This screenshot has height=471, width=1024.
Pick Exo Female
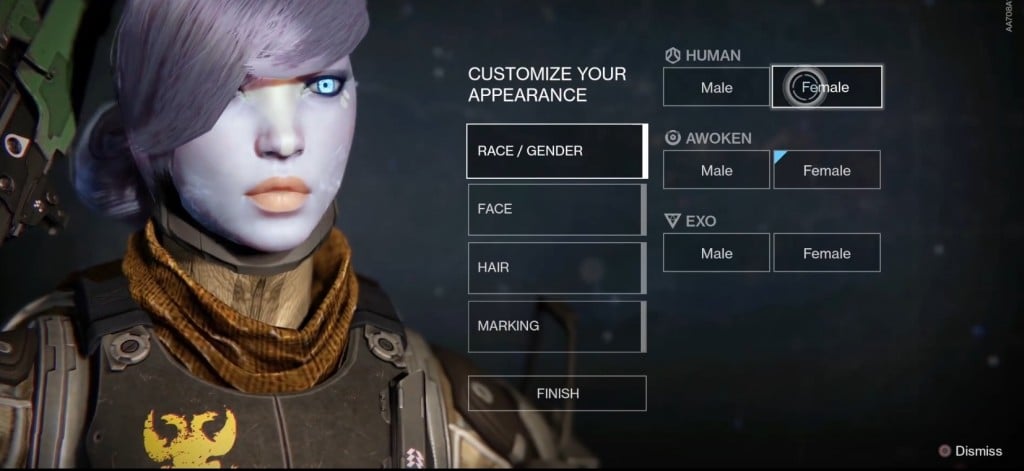point(827,253)
